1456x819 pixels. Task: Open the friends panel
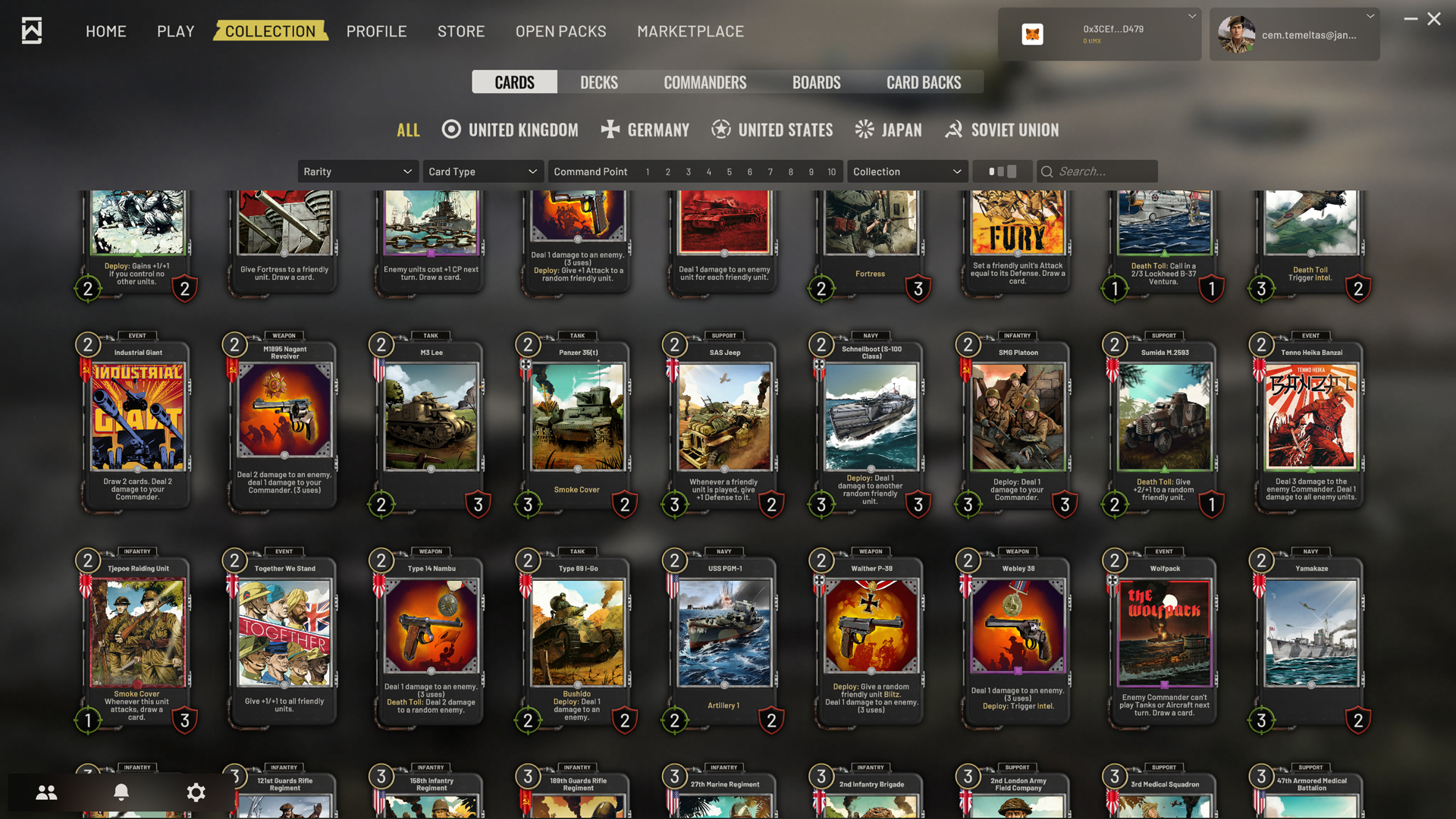(x=46, y=792)
